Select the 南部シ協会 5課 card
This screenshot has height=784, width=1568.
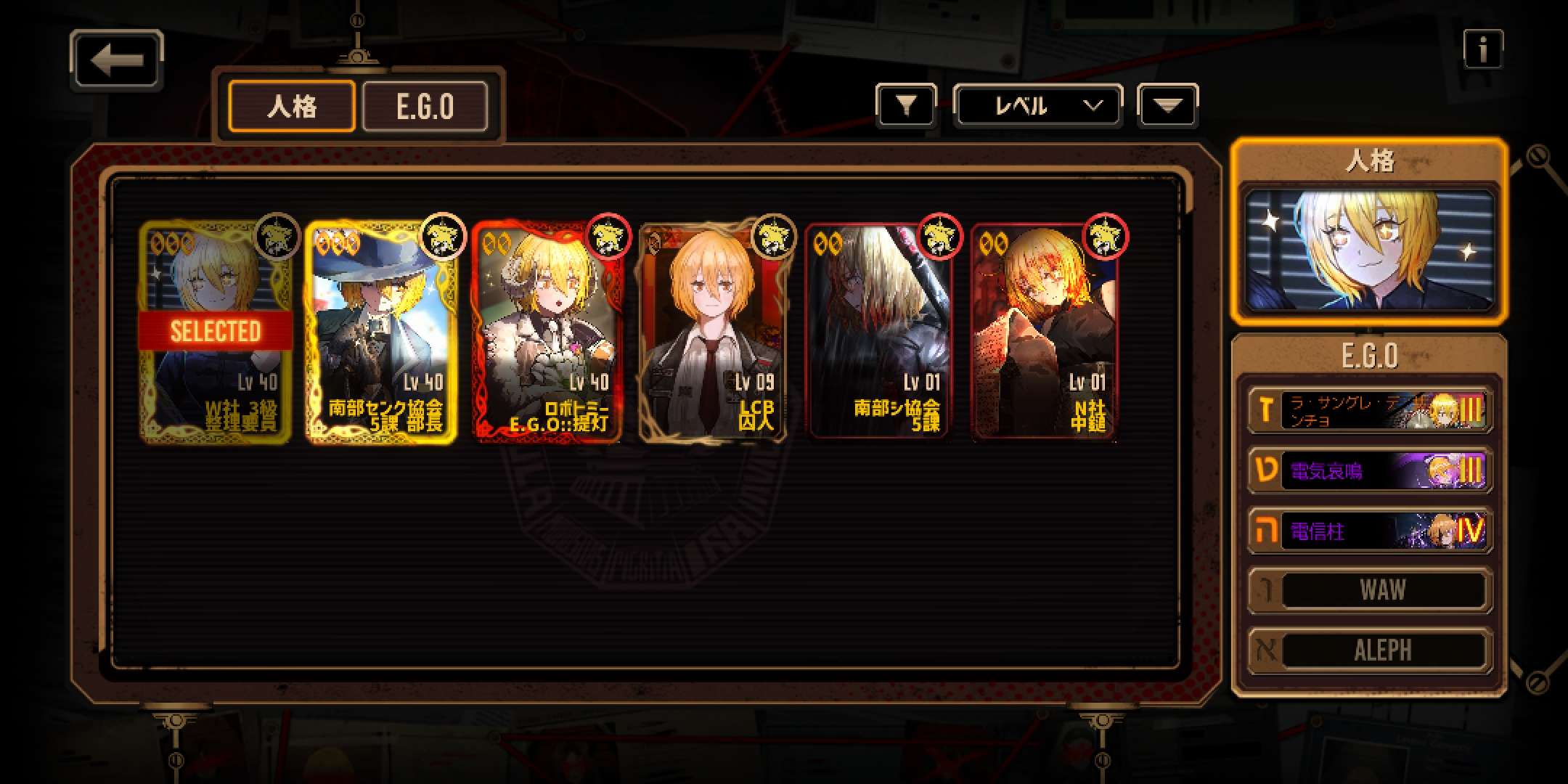878,332
